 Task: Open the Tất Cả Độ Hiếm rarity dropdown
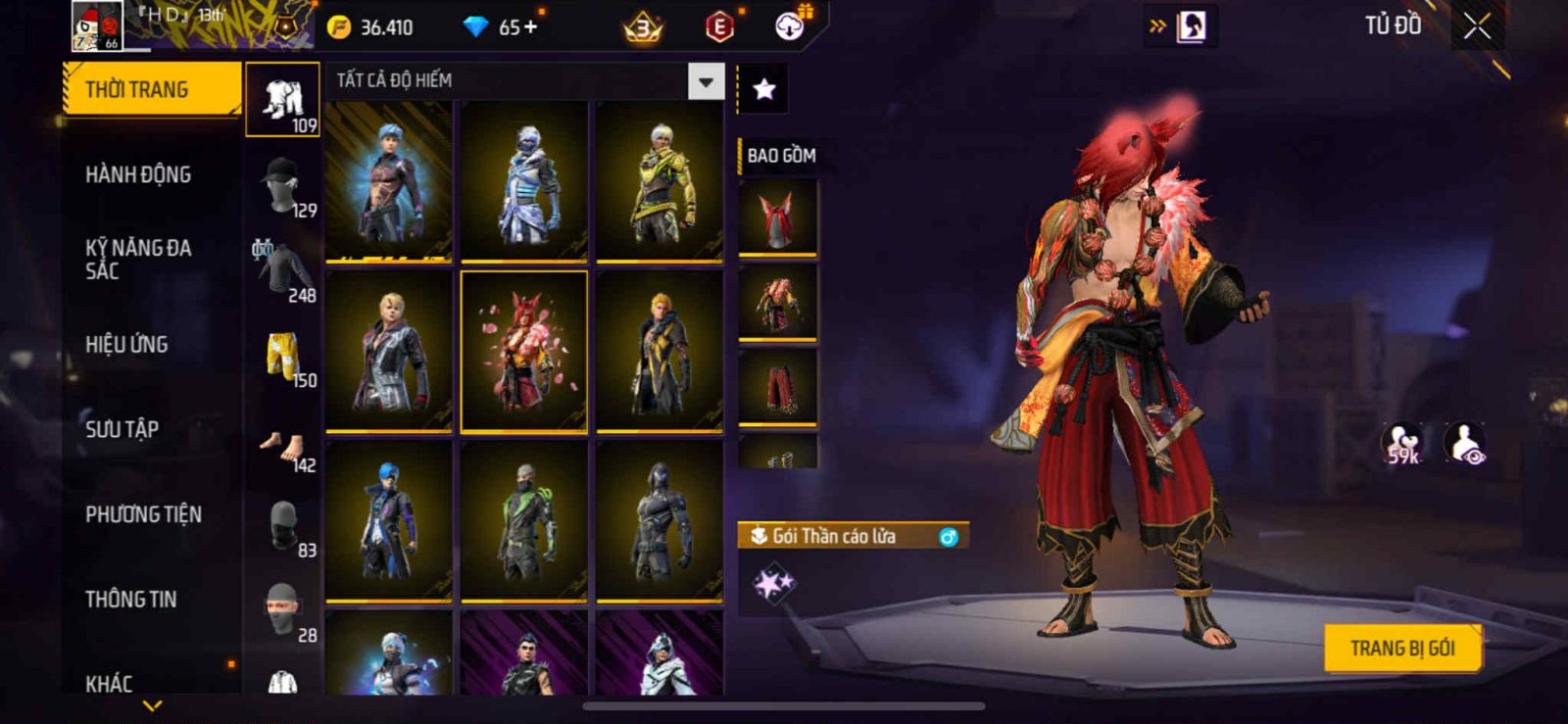point(706,82)
